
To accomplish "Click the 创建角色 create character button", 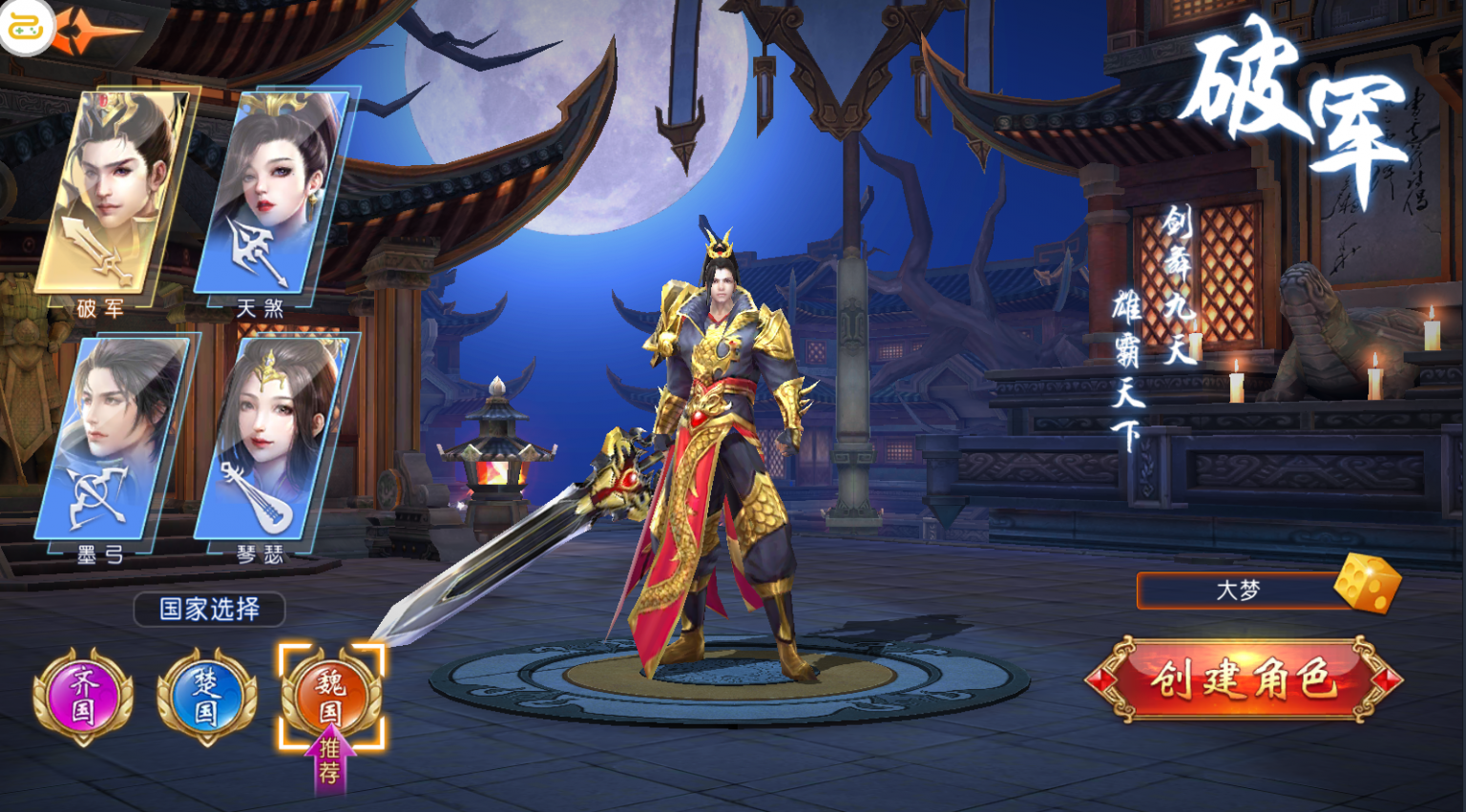I will [x=1243, y=680].
